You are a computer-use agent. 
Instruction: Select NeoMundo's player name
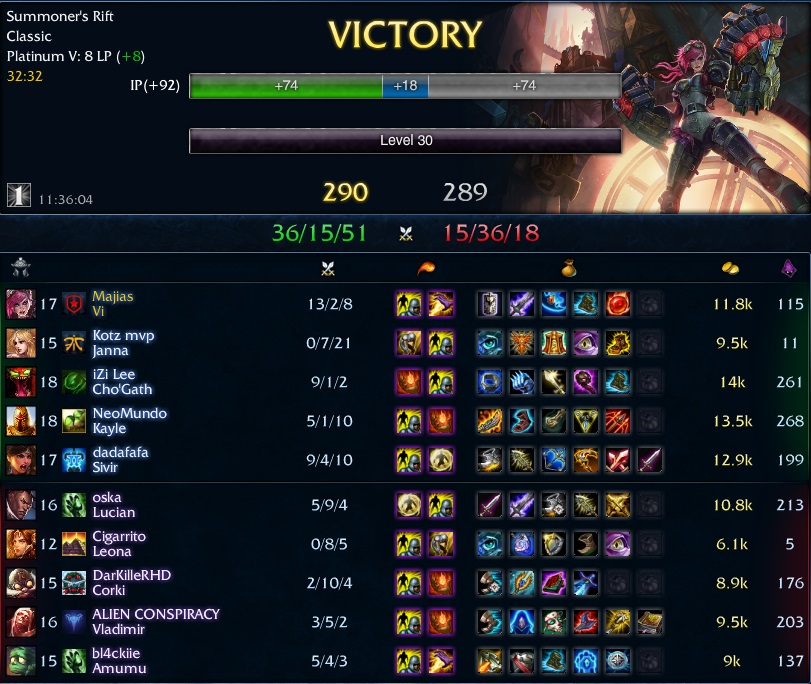[129, 413]
